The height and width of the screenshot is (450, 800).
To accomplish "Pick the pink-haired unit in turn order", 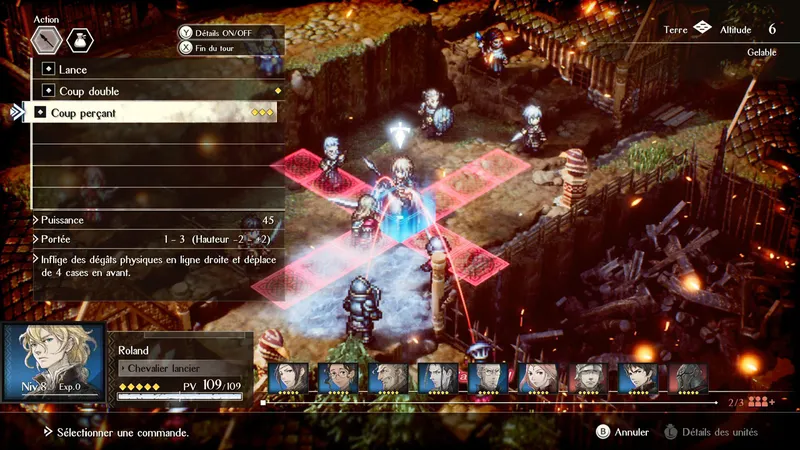I will (537, 378).
